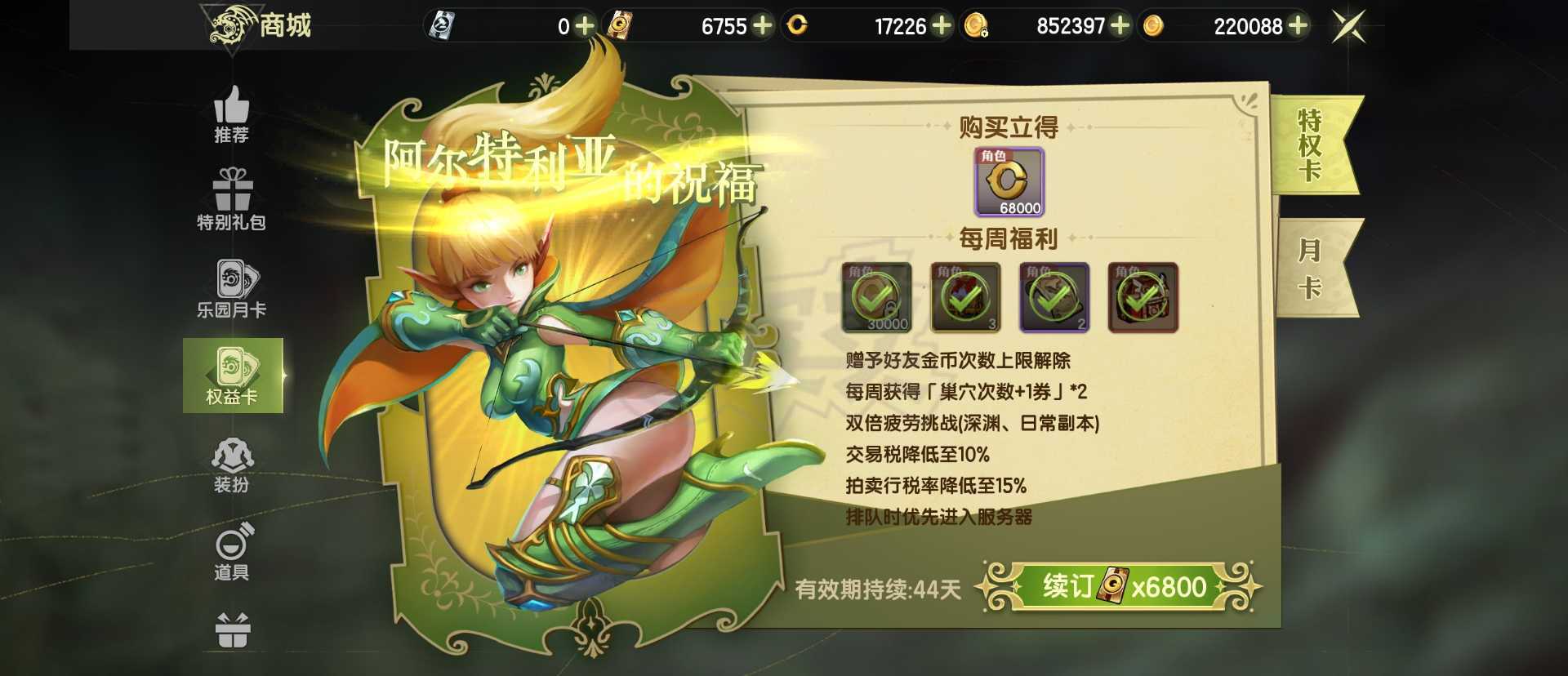Click plus beside 6755 ticket balance

(764, 27)
